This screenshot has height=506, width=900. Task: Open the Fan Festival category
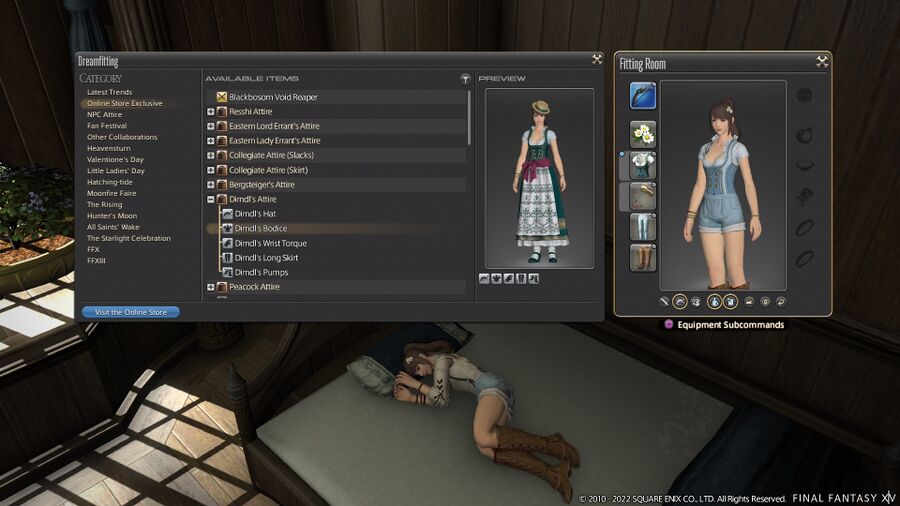pos(106,126)
